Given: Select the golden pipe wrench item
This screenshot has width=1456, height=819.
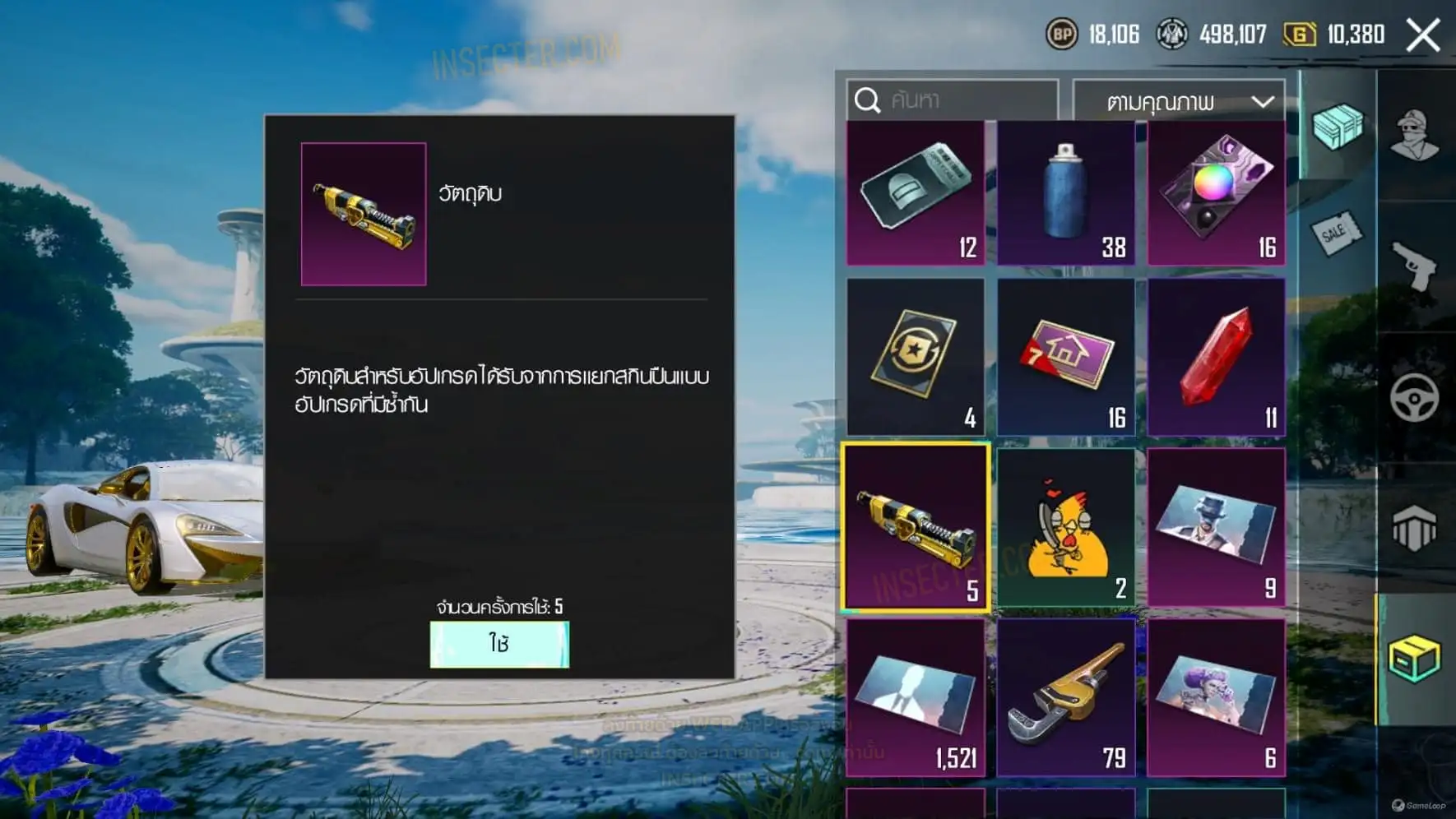Looking at the screenshot, I should [x=1066, y=697].
